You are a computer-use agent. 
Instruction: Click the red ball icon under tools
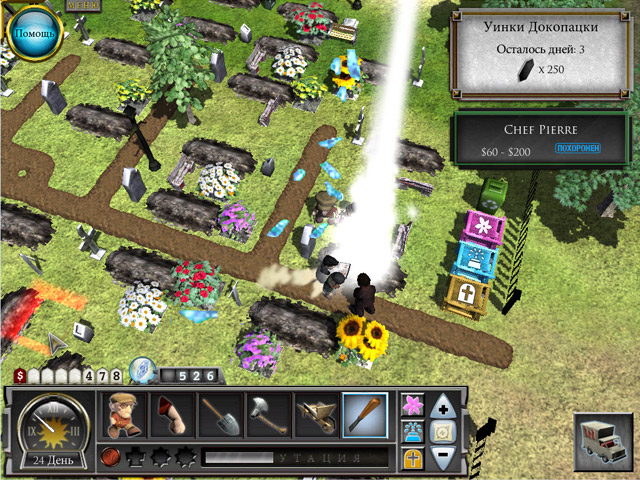(x=110, y=458)
